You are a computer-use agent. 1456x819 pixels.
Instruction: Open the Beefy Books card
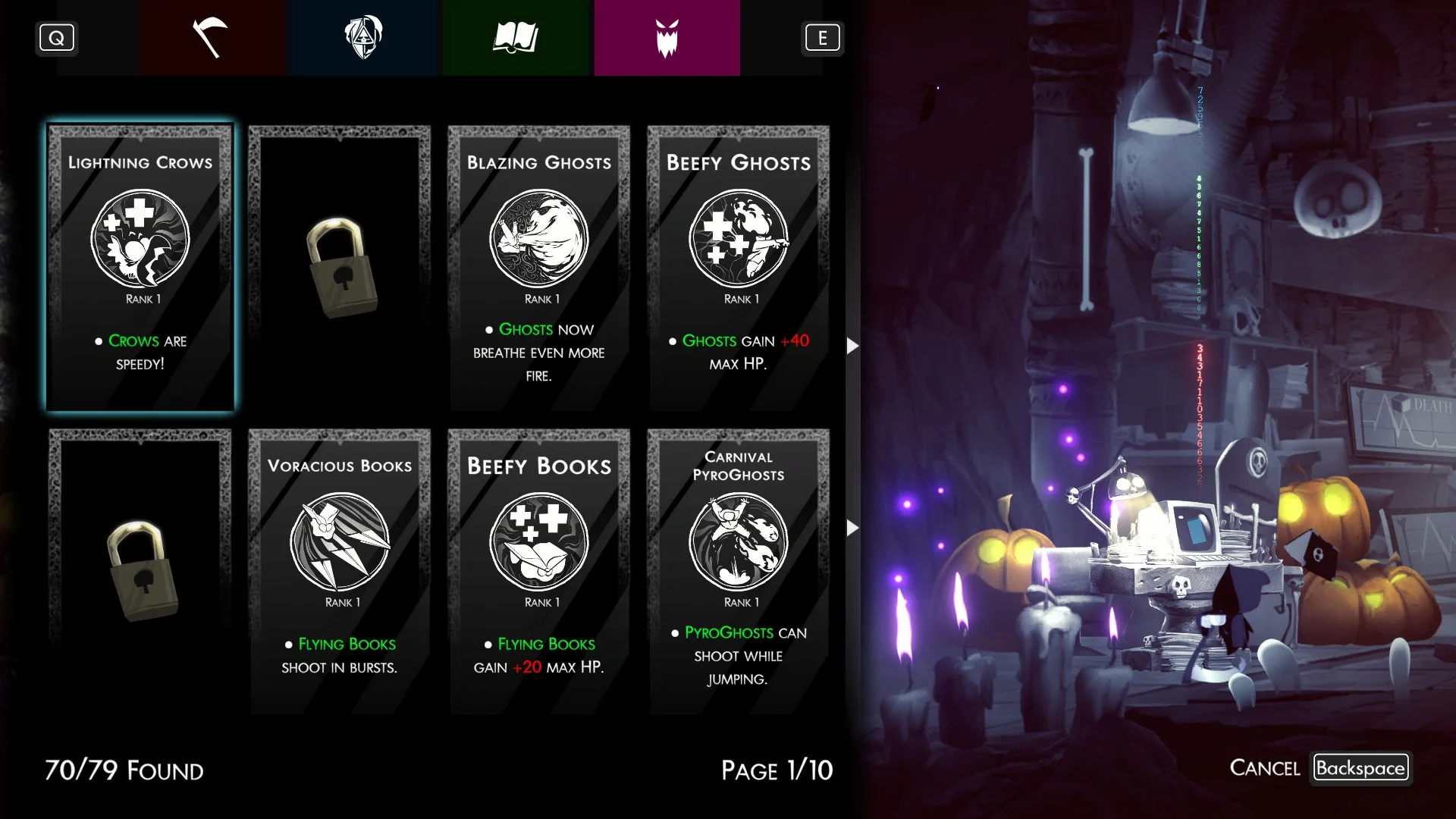538,570
